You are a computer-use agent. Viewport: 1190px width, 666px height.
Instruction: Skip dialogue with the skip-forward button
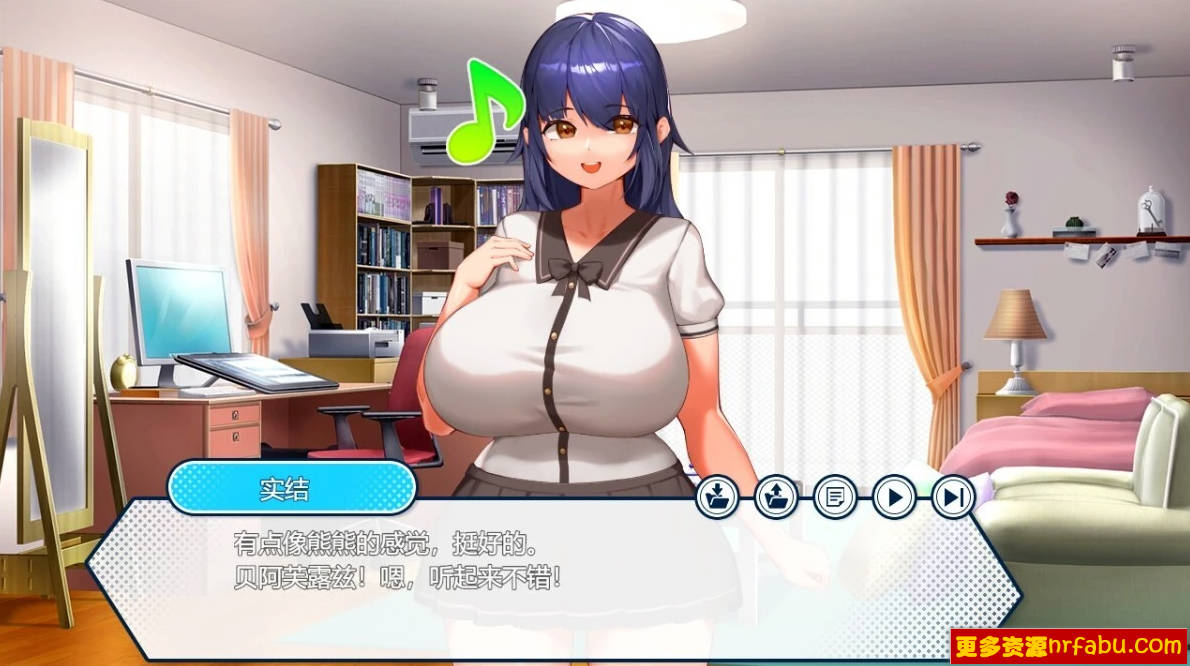click(x=953, y=496)
